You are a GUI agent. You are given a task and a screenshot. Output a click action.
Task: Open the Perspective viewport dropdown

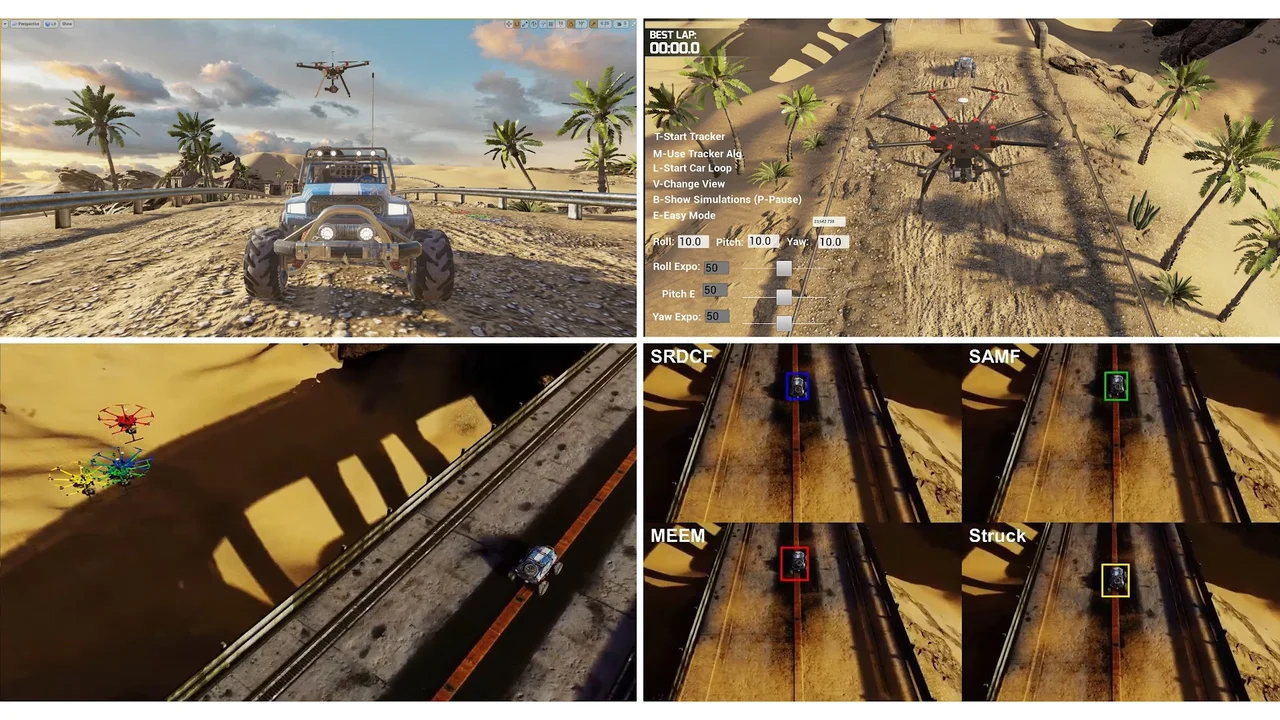[x=26, y=23]
